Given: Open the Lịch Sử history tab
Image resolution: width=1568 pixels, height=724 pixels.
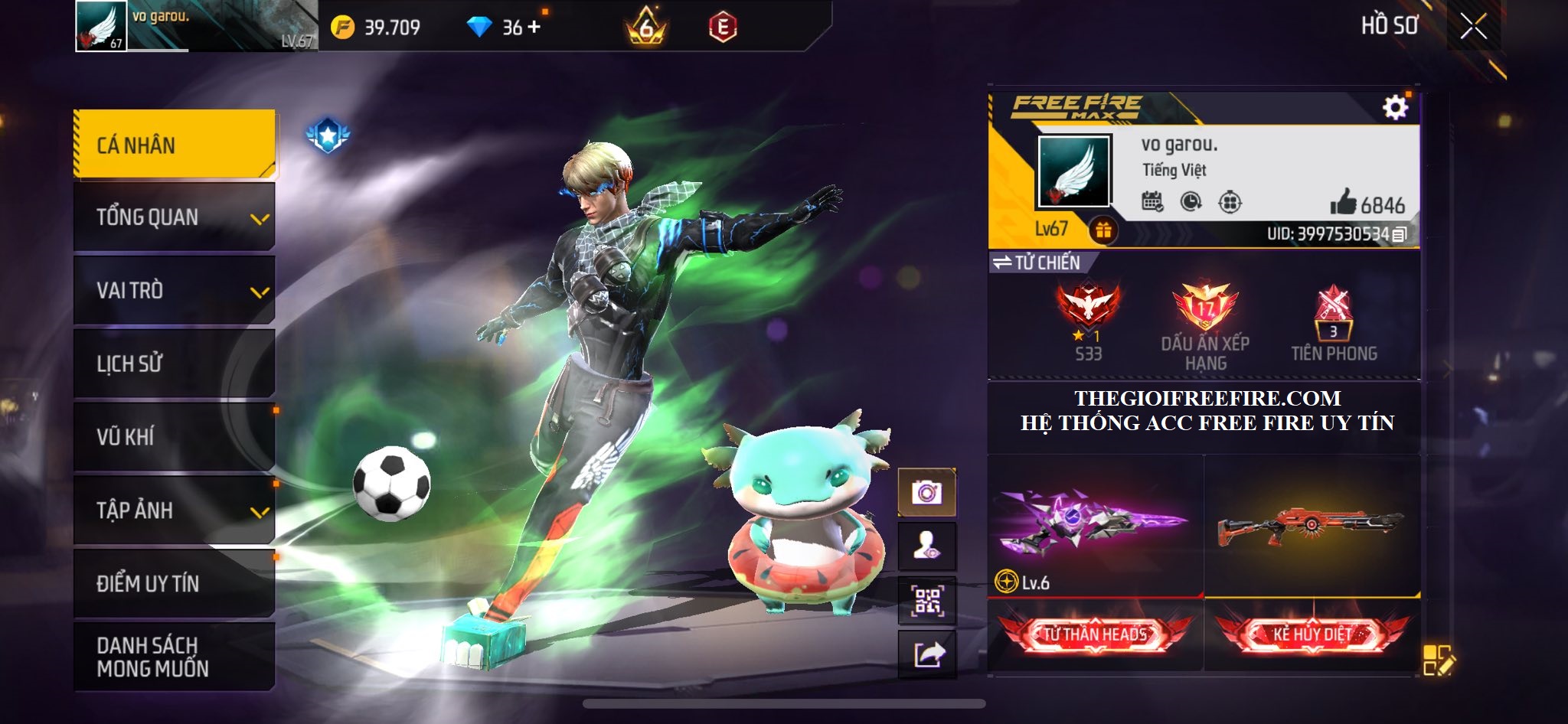Looking at the screenshot, I should pos(175,364).
